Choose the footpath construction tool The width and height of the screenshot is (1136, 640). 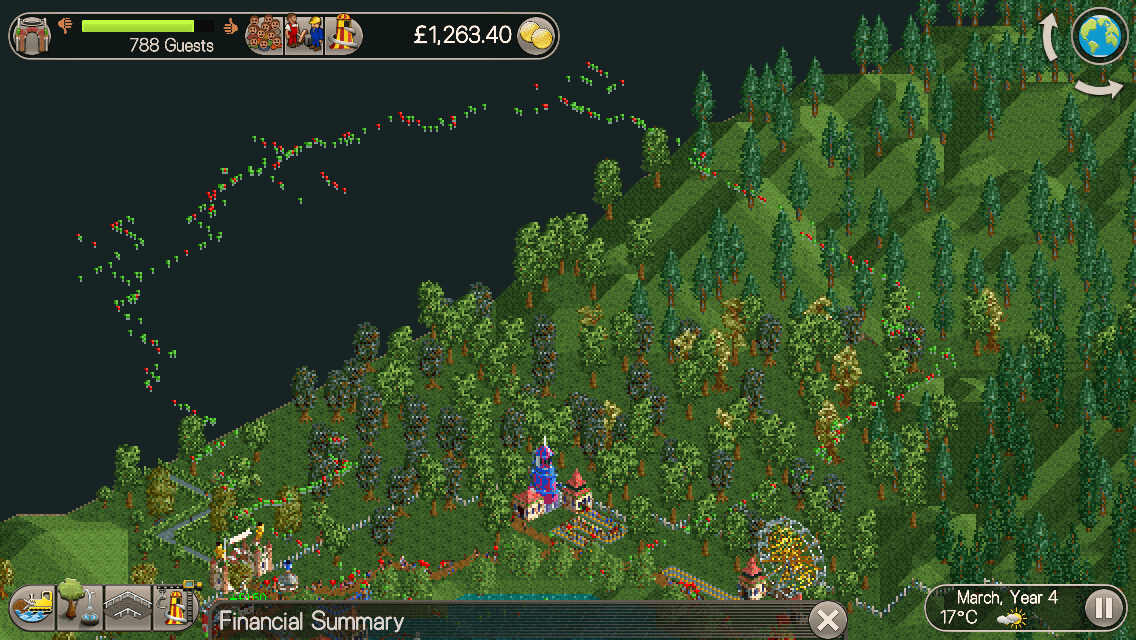click(x=127, y=606)
